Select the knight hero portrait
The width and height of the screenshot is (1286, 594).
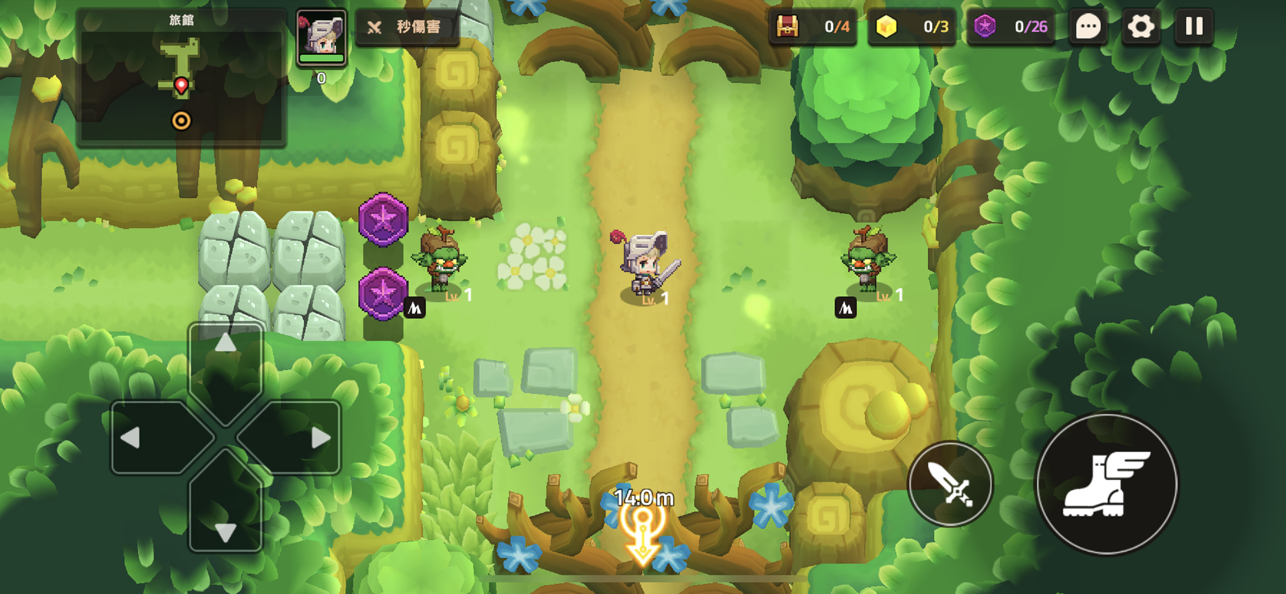click(x=321, y=37)
